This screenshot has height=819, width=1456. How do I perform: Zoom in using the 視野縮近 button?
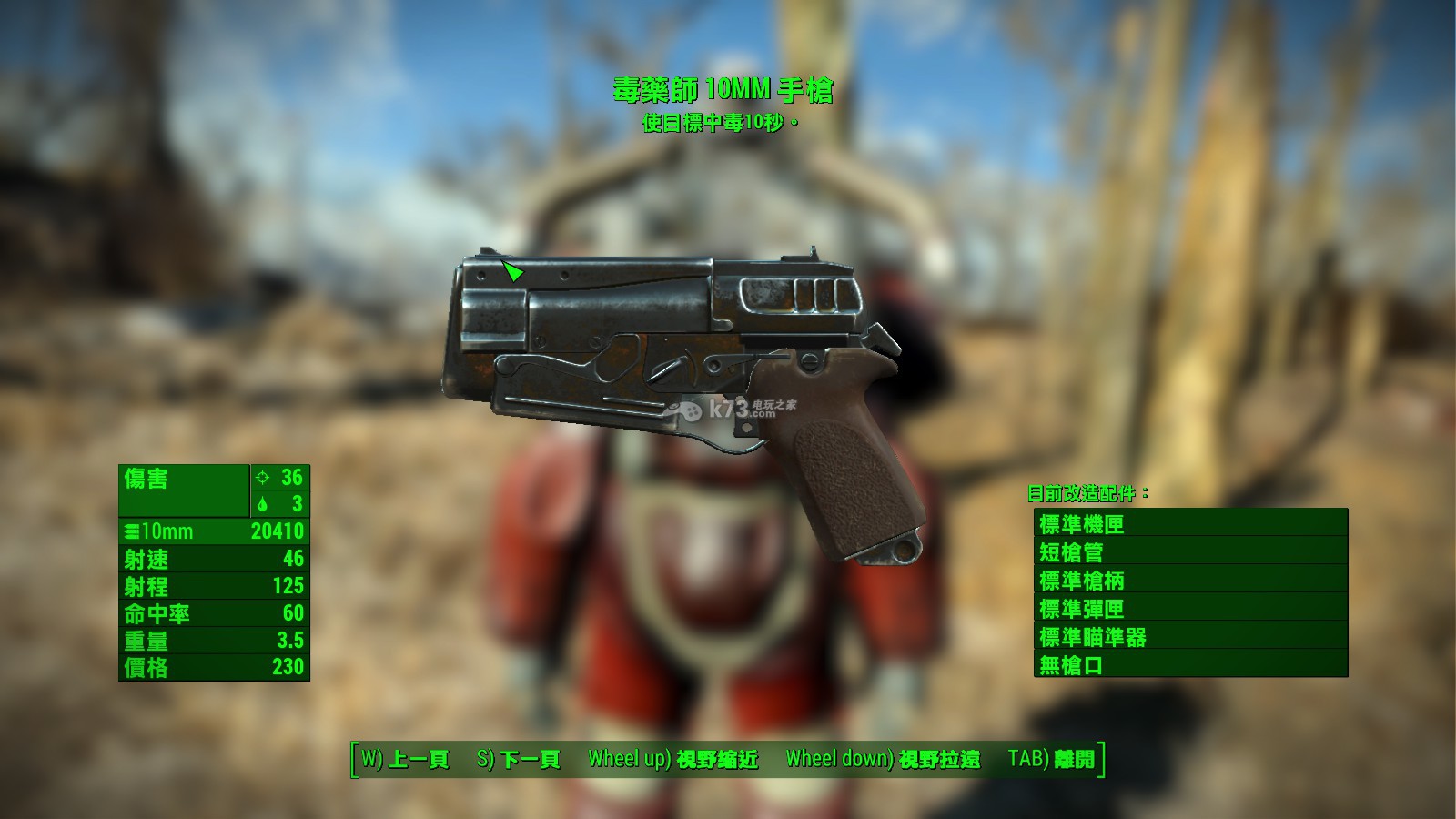click(x=673, y=759)
